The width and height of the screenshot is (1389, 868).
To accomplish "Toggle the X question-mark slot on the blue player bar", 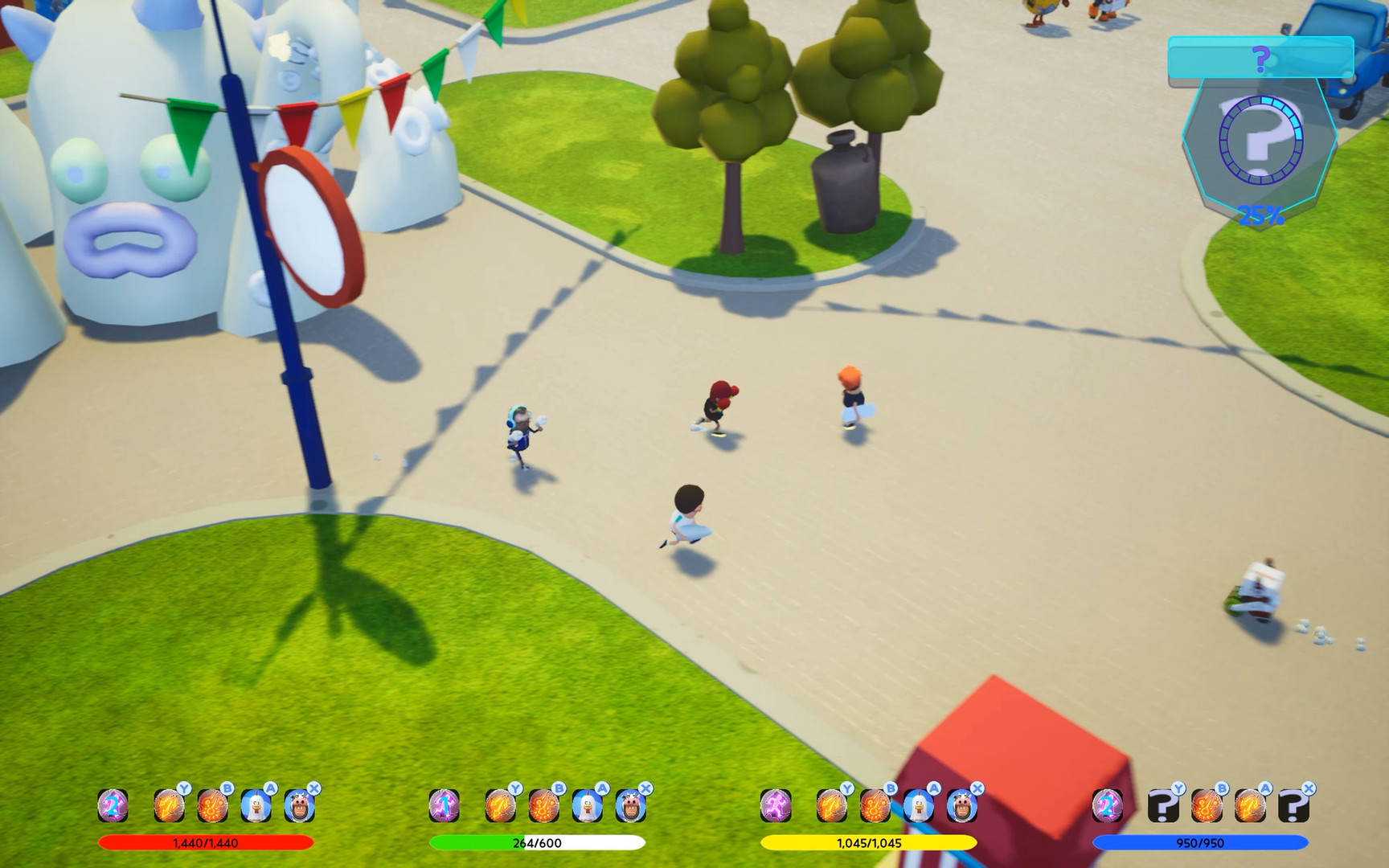I will click(1293, 806).
